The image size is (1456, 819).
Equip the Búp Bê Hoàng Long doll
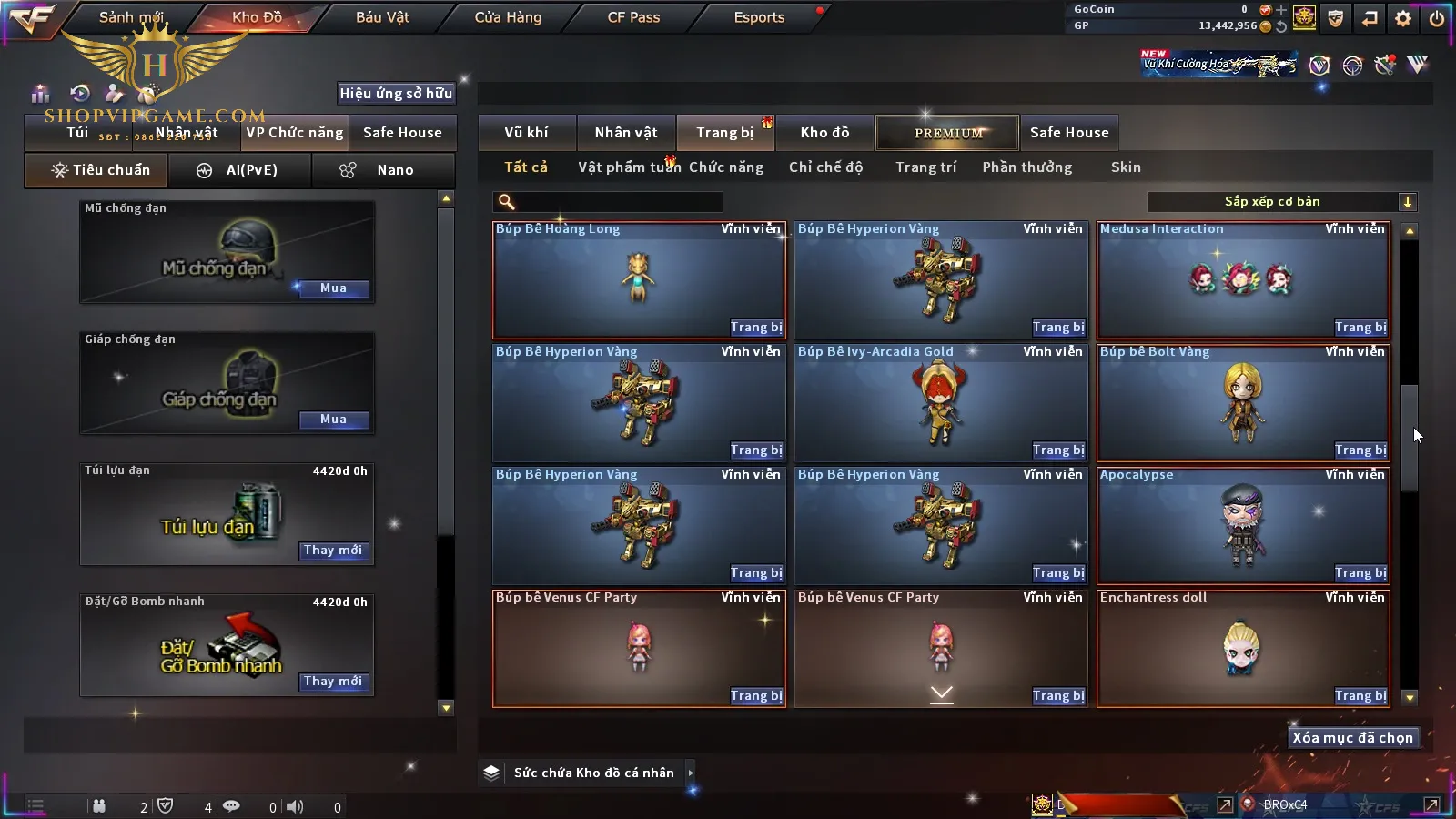point(756,328)
